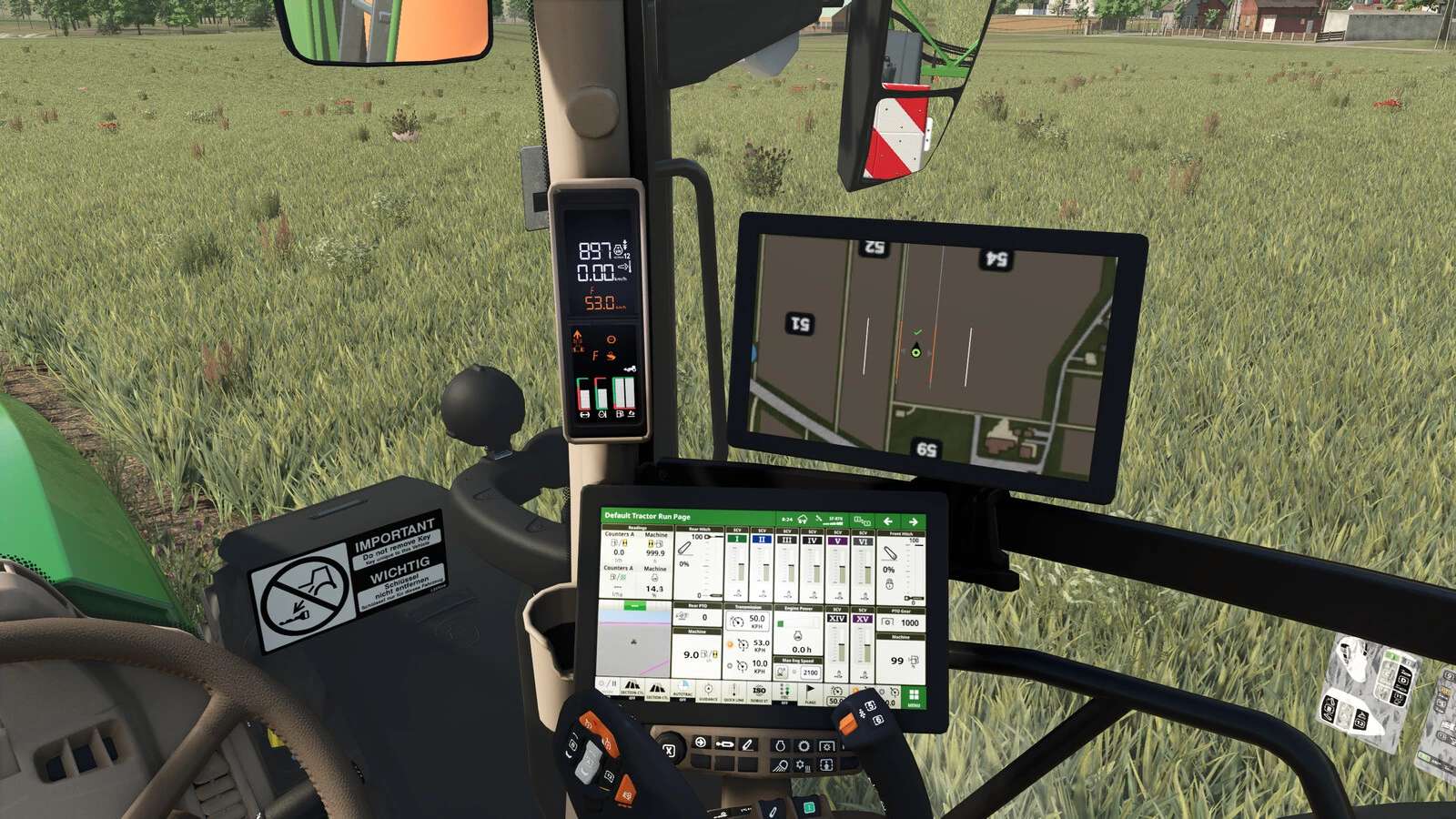Click the right arrow to change run page
Screen dimensions: 1456x819
click(x=914, y=522)
